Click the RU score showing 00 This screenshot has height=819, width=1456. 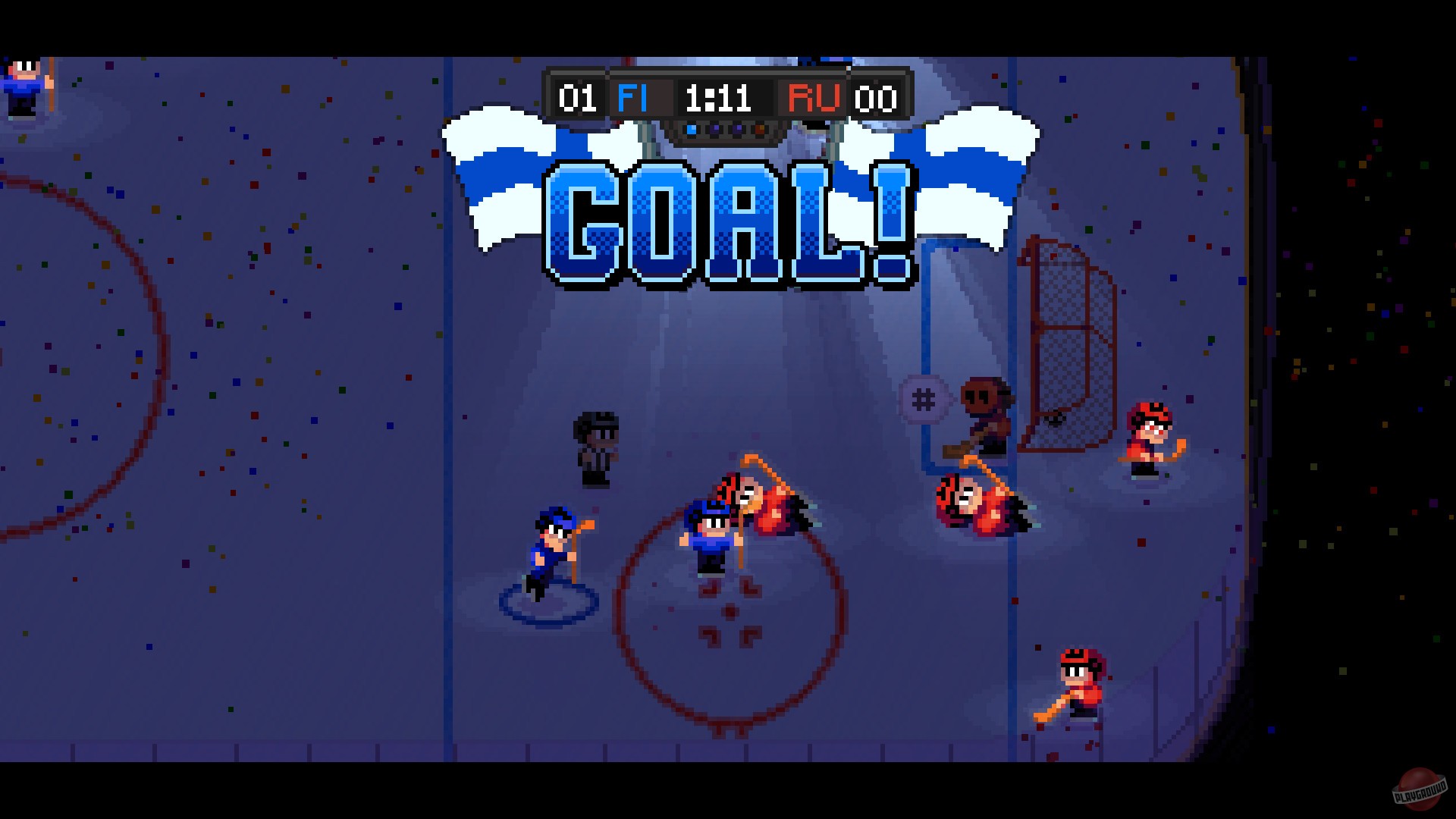click(x=877, y=97)
